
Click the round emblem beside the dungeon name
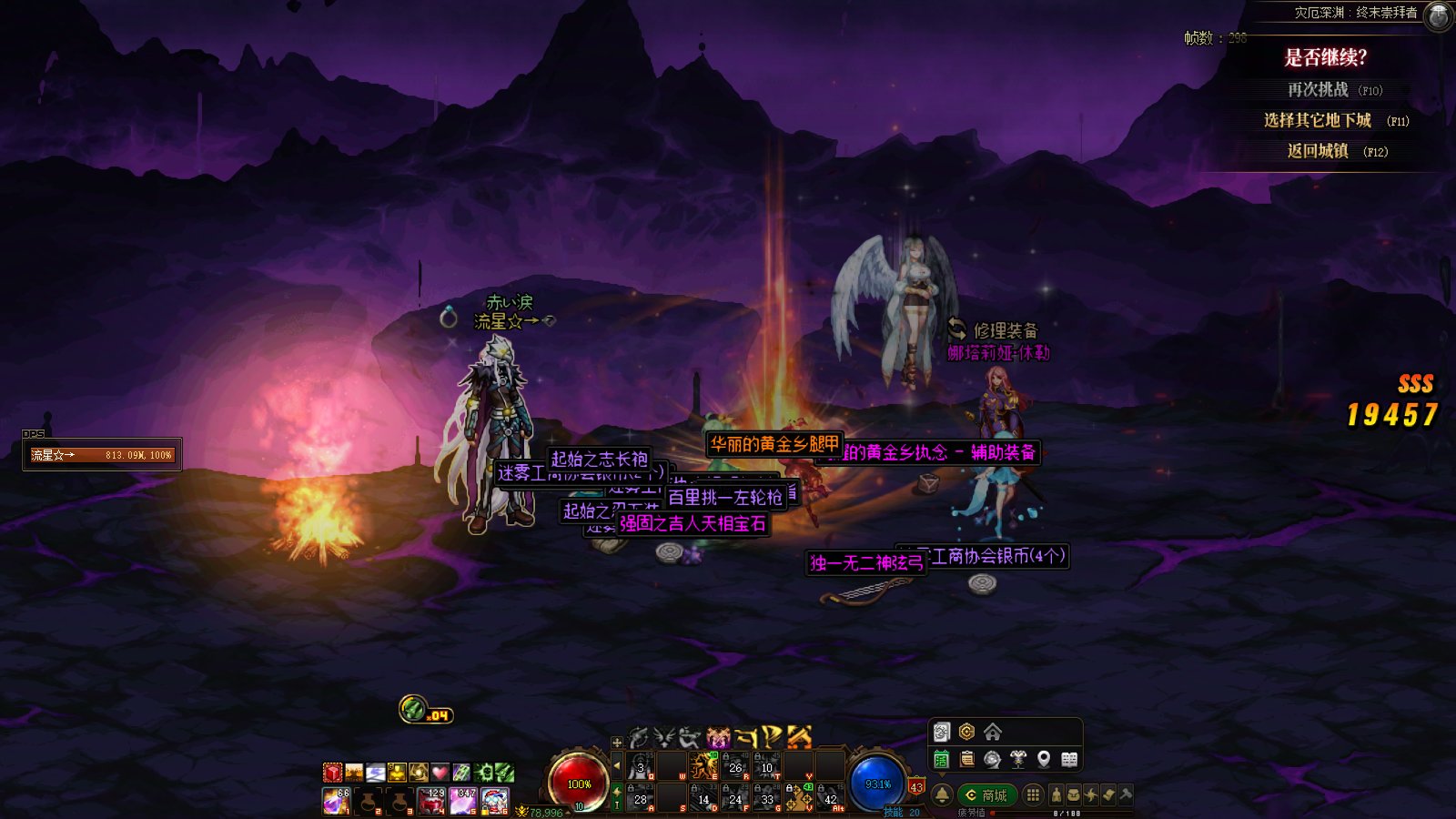(x=1438, y=15)
